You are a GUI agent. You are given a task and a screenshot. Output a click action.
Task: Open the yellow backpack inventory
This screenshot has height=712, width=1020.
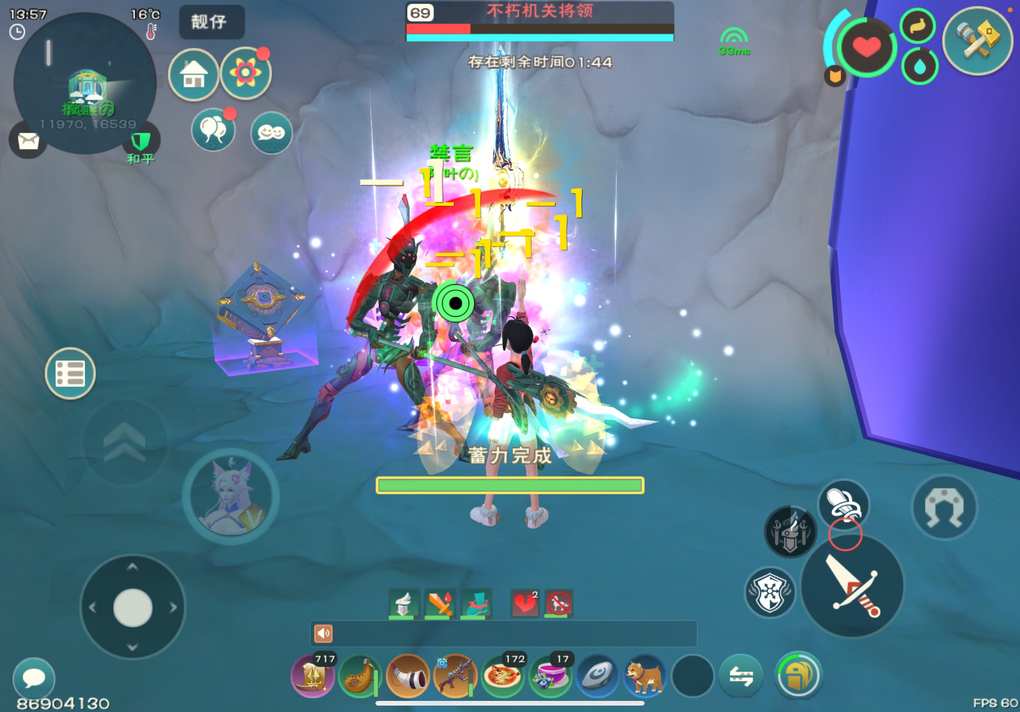coord(798,675)
